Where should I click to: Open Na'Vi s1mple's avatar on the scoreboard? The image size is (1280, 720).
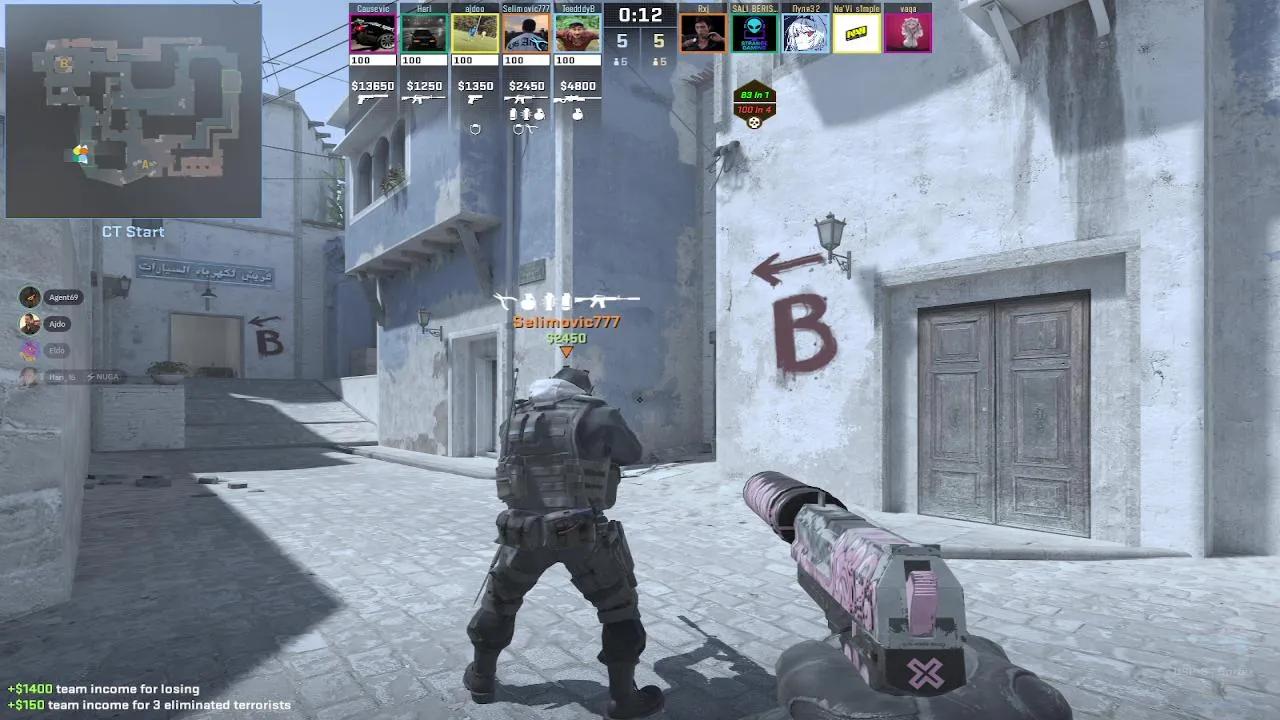coord(857,32)
